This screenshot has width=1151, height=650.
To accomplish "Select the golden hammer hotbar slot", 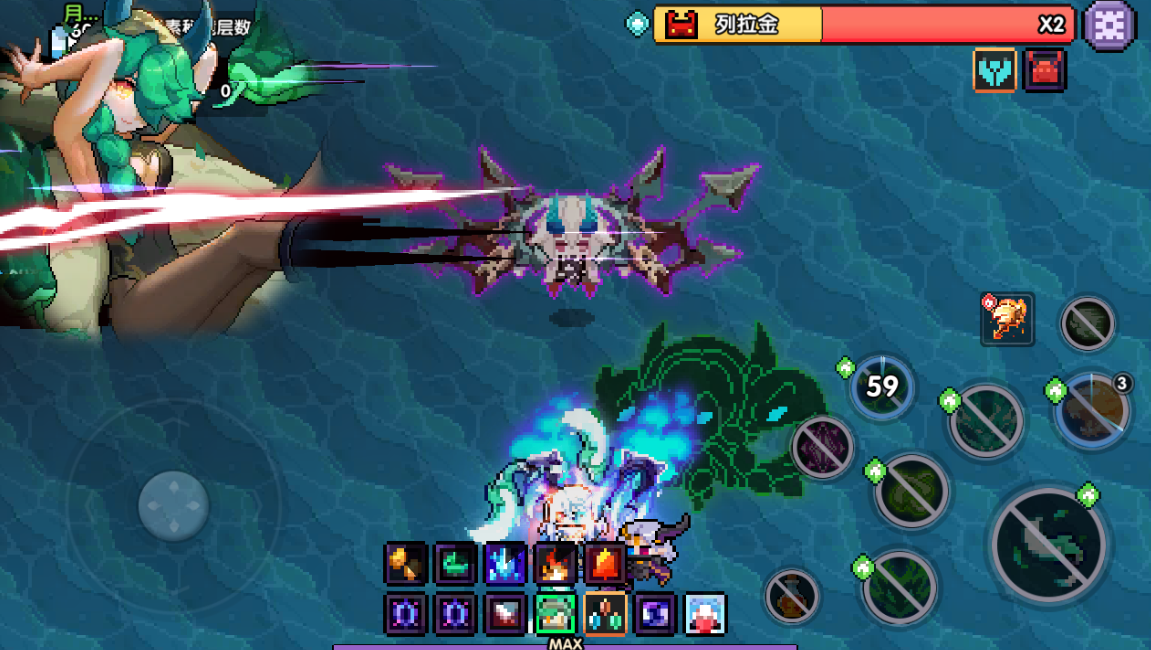I will pos(406,564).
